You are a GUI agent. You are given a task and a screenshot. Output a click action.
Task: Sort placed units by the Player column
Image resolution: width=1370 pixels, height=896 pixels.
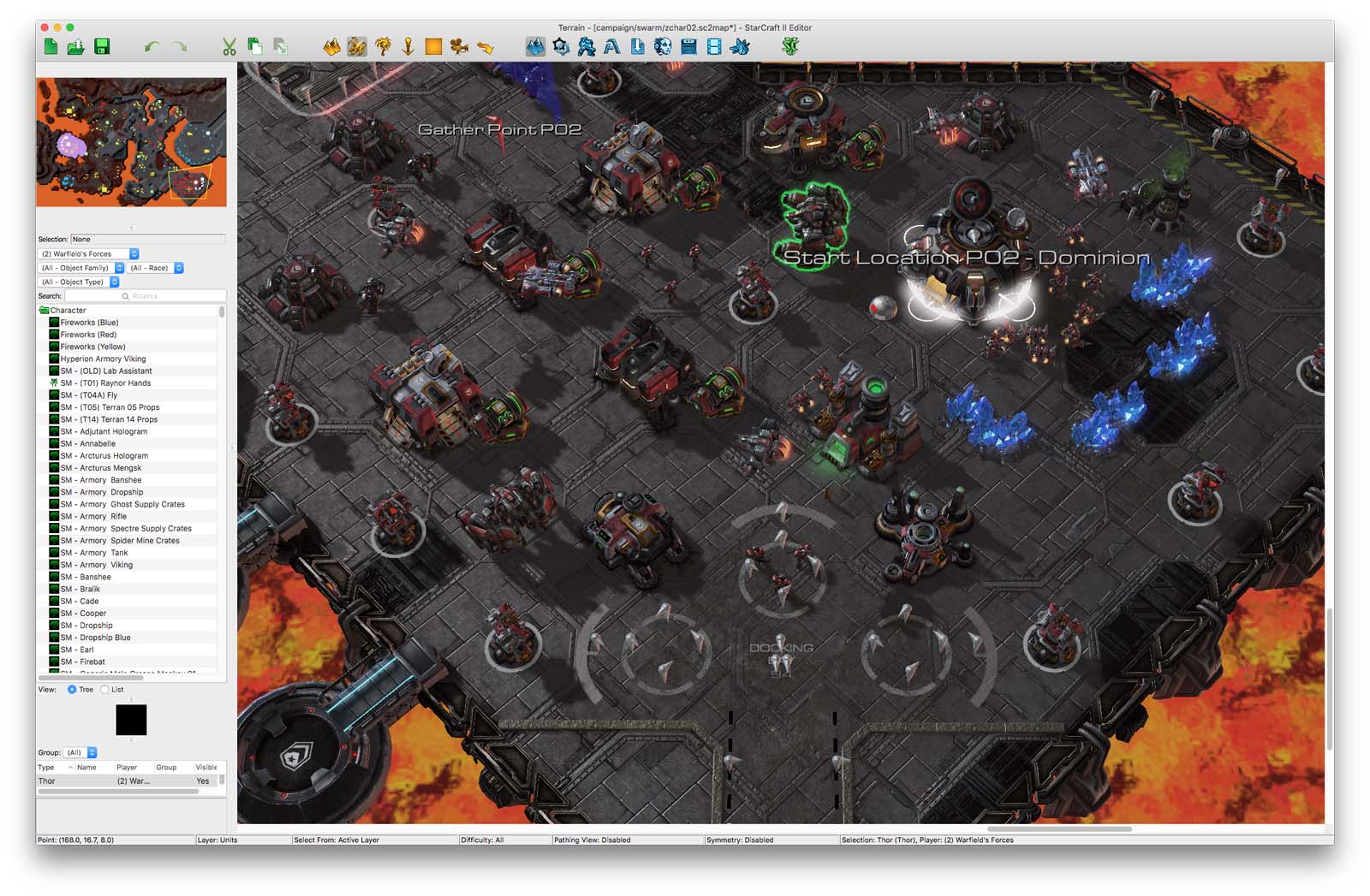(x=127, y=768)
